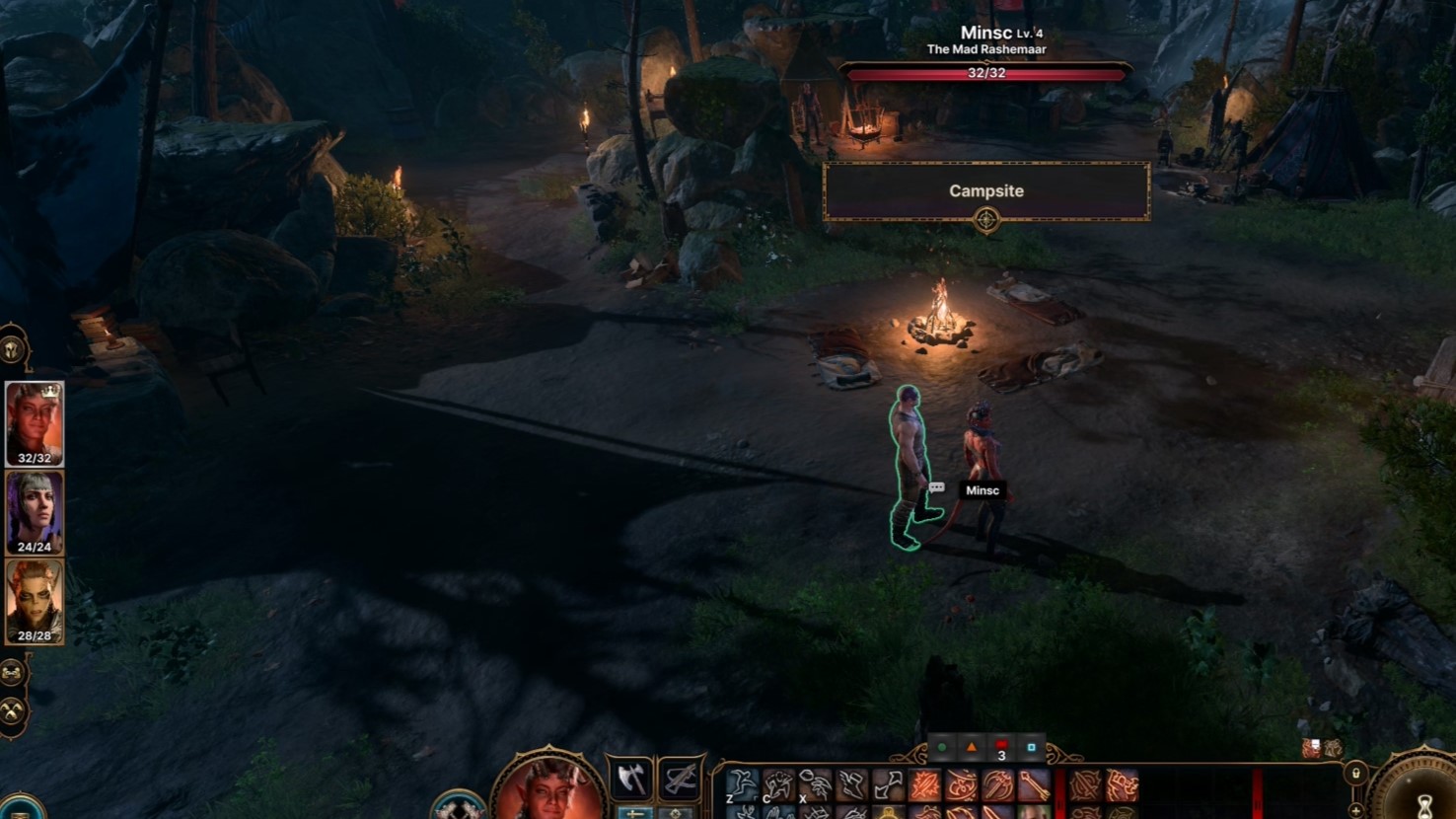Click the speech bubble beside Minsc
The width and height of the screenshot is (1456, 819).
pos(937,487)
